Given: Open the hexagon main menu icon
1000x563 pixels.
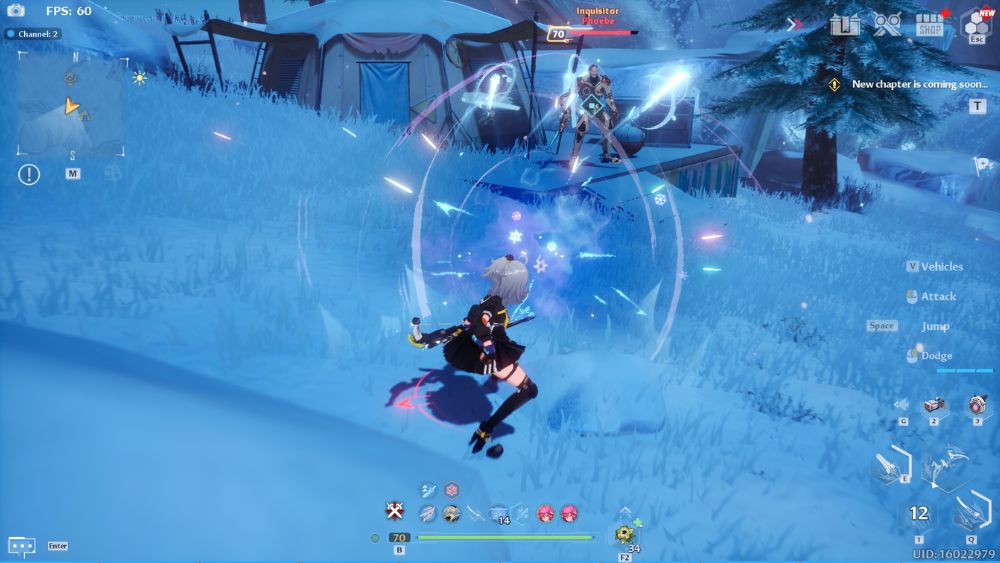Looking at the screenshot, I should click(x=975, y=24).
